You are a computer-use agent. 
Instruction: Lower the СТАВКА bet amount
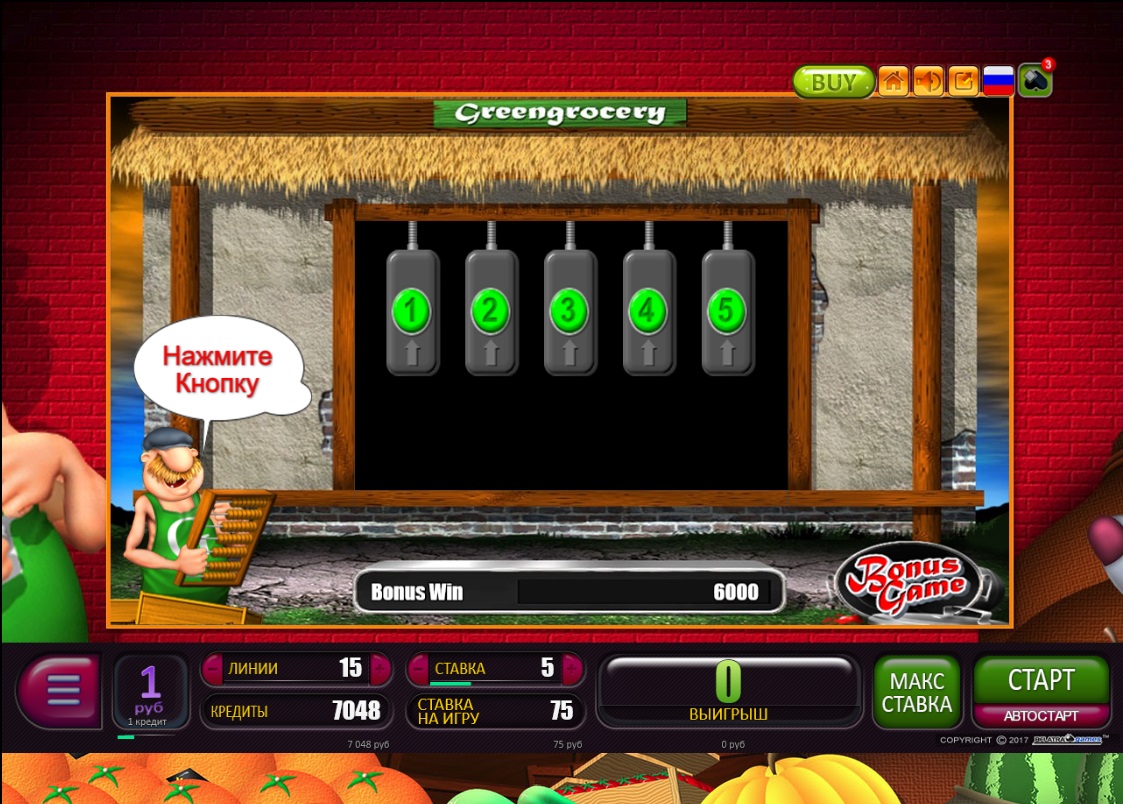(417, 668)
